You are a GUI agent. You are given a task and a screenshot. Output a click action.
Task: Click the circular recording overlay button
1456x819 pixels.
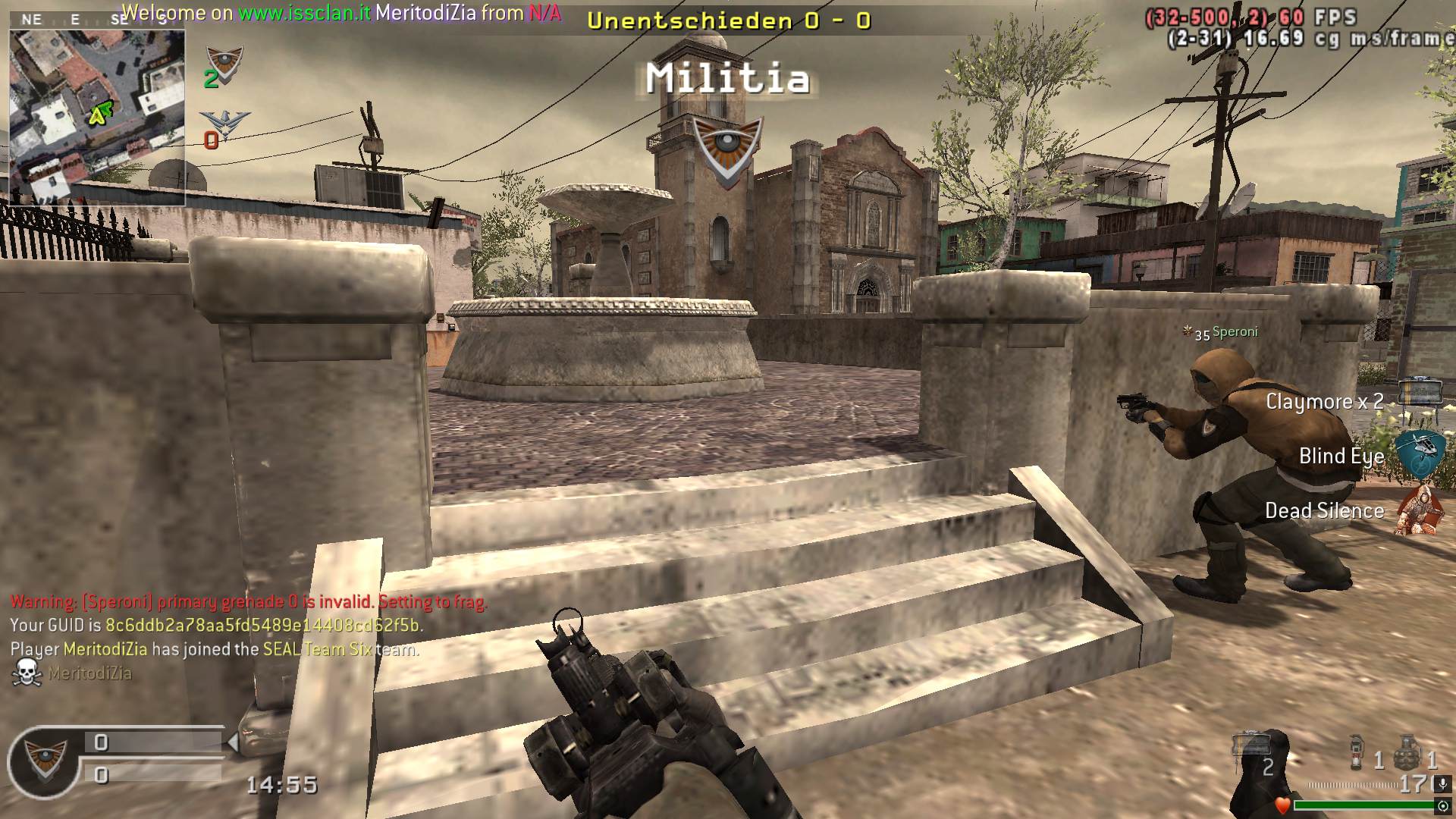pyautogui.click(x=1443, y=806)
